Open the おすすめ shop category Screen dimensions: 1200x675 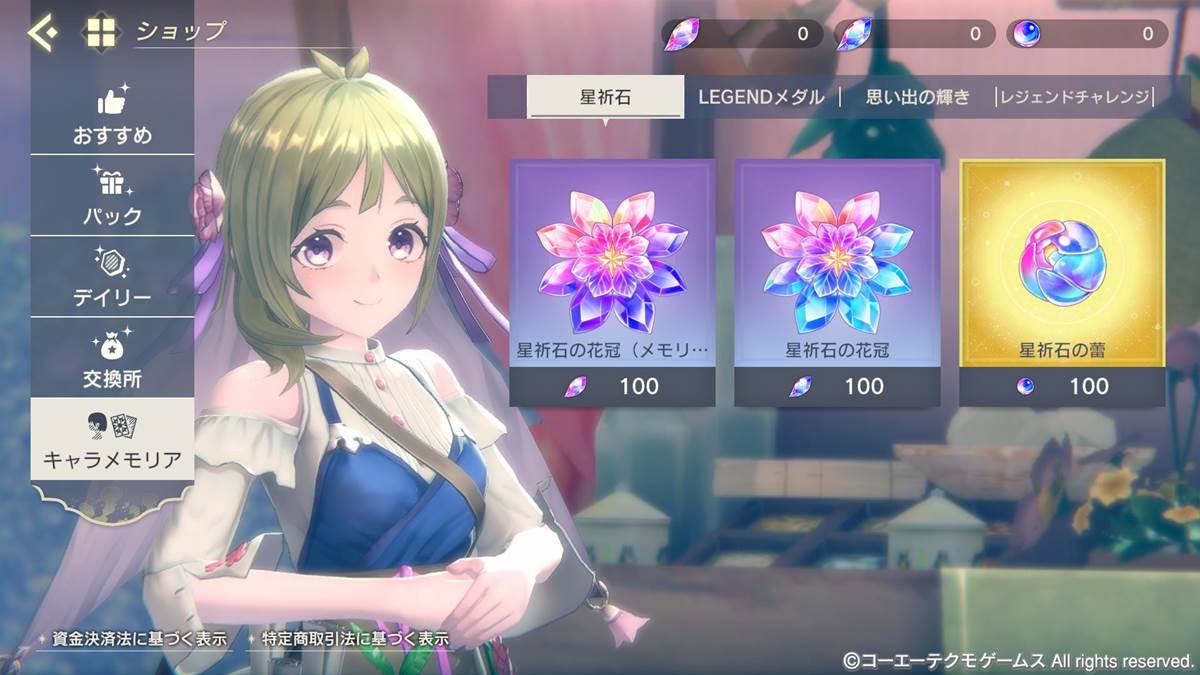point(112,115)
